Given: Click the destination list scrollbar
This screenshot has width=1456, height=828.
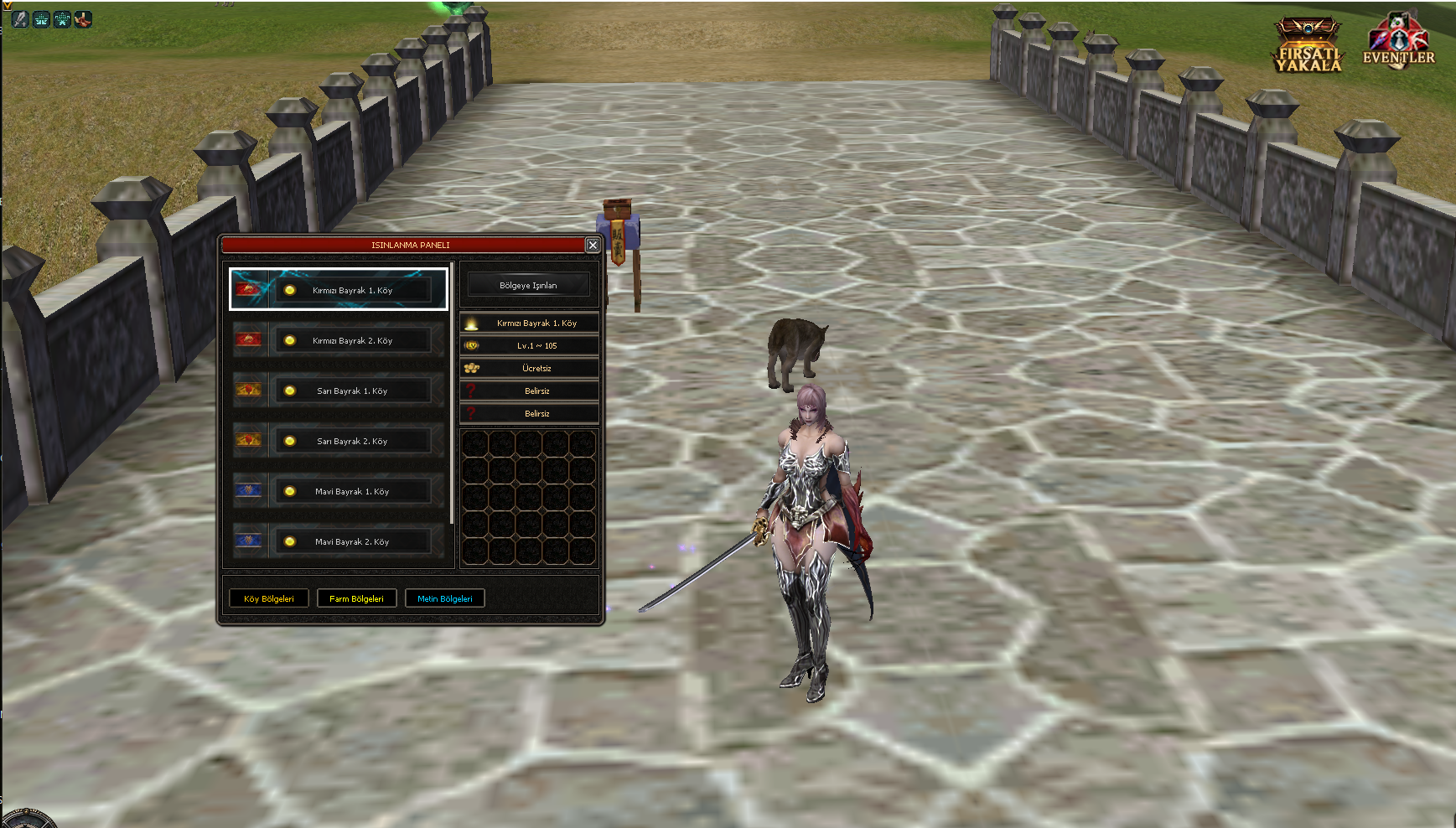Looking at the screenshot, I should coord(452,394).
